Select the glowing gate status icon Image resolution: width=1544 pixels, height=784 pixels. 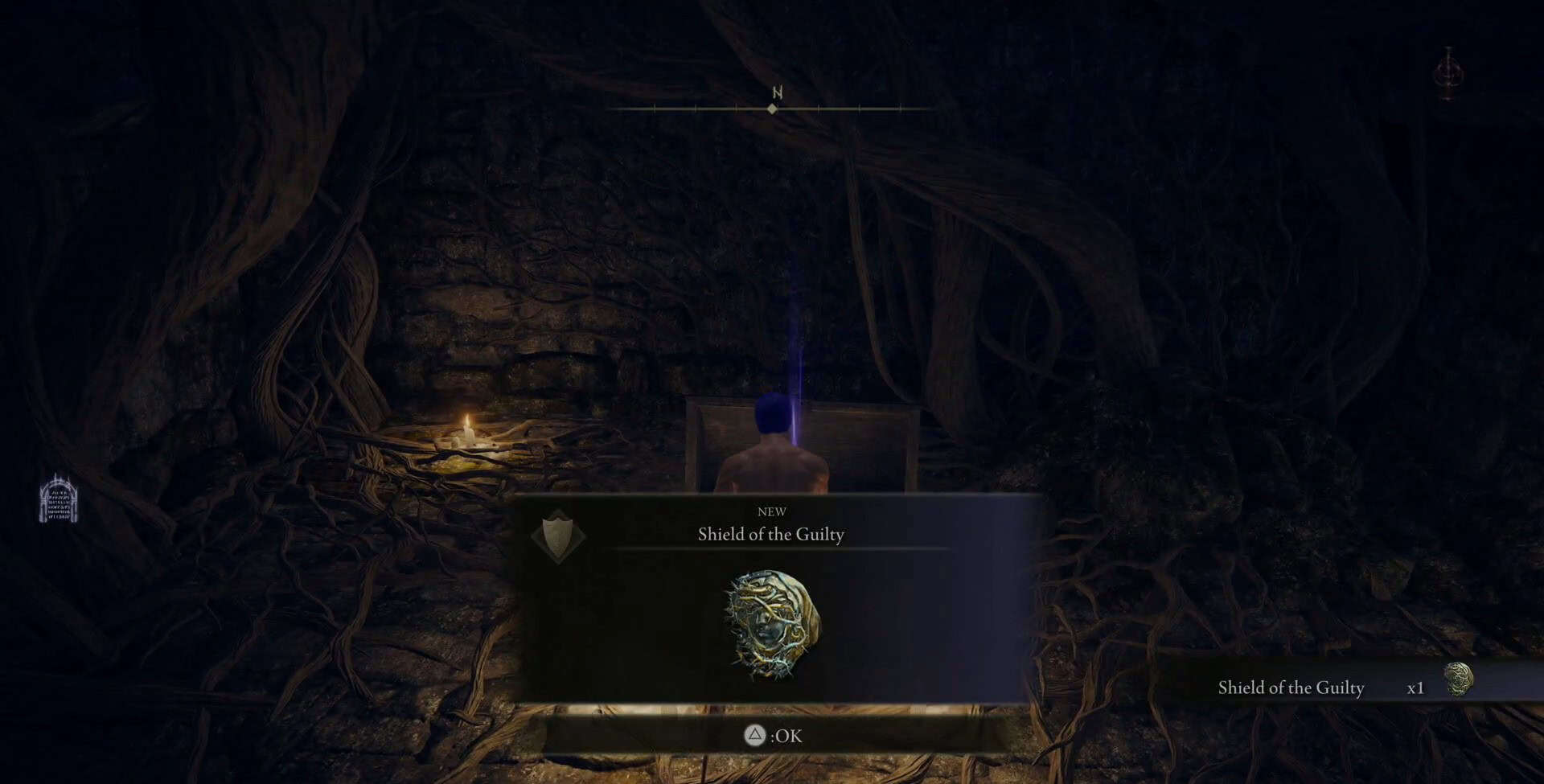59,499
